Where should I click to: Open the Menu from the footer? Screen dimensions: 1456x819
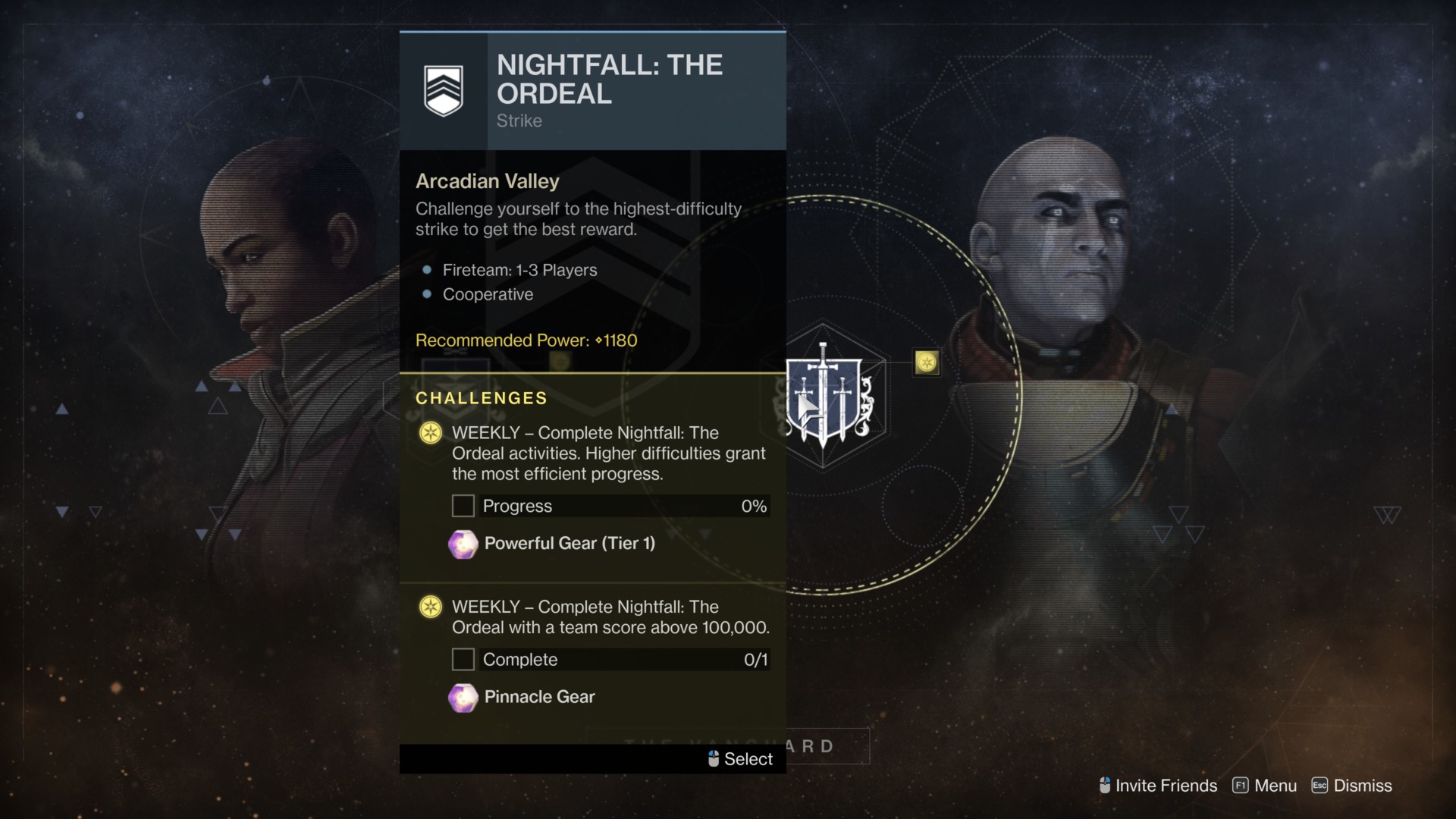(x=1265, y=786)
